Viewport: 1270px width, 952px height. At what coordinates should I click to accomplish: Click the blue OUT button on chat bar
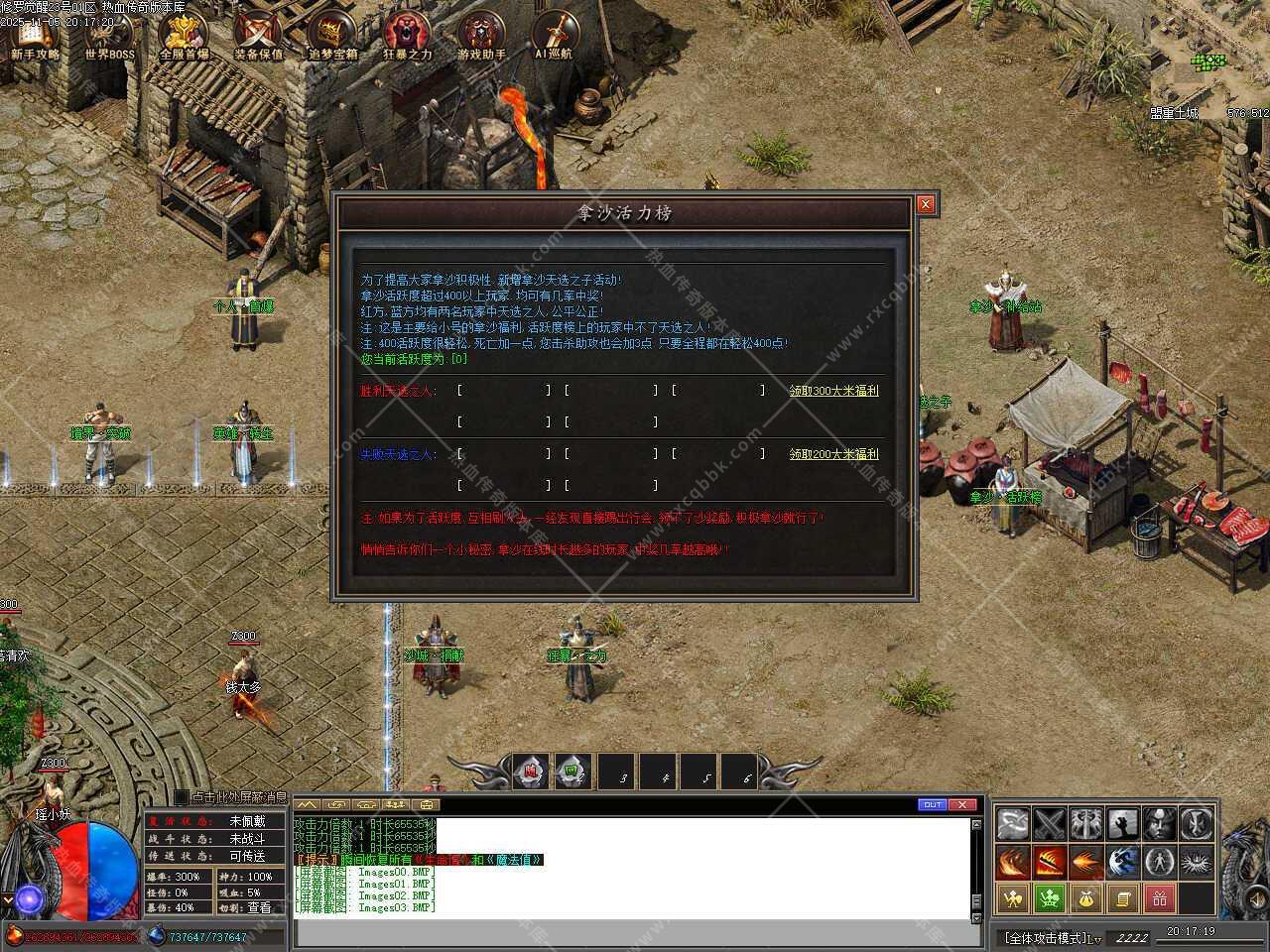click(x=933, y=804)
